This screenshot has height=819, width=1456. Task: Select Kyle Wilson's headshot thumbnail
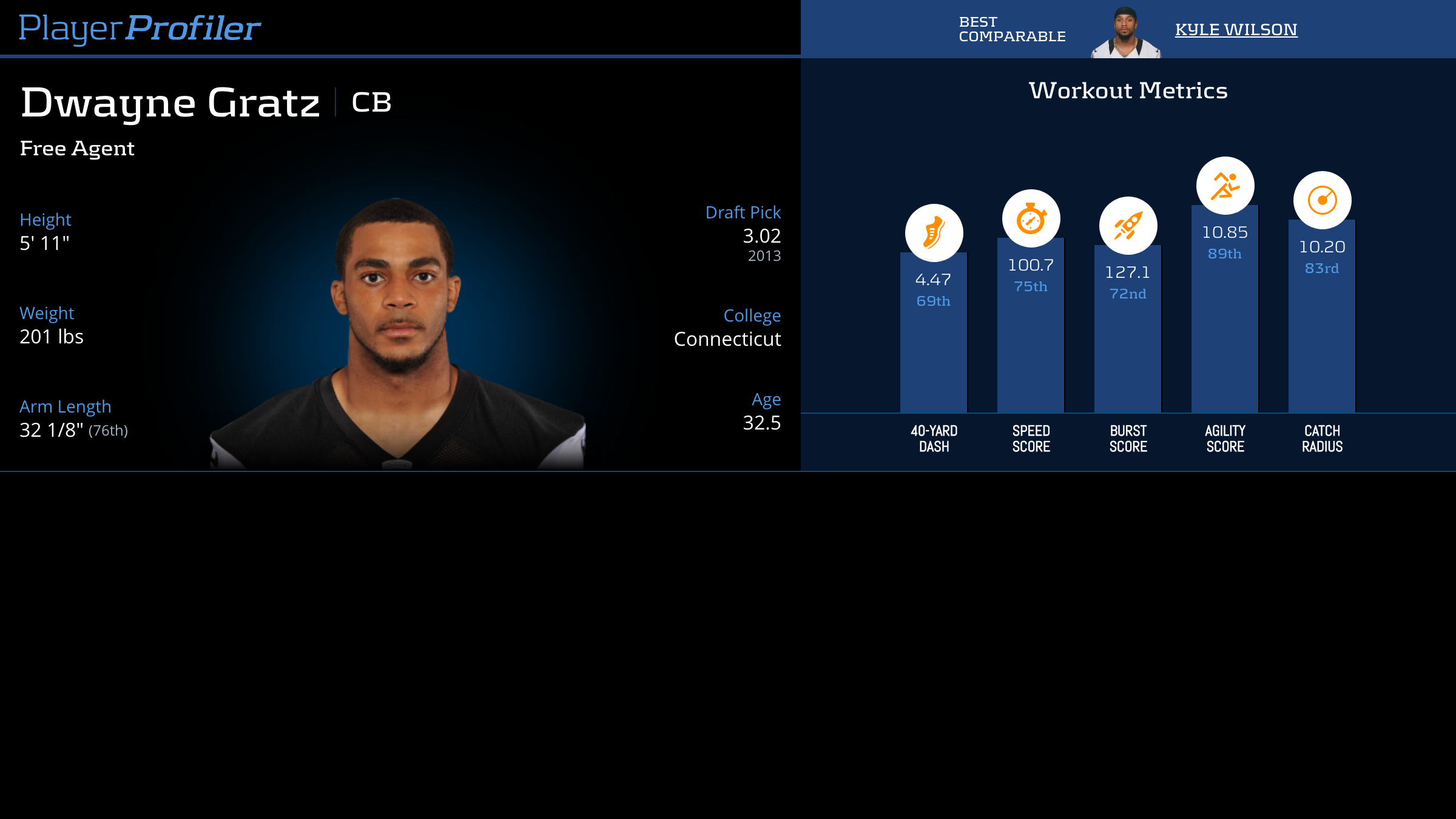click(1125, 33)
